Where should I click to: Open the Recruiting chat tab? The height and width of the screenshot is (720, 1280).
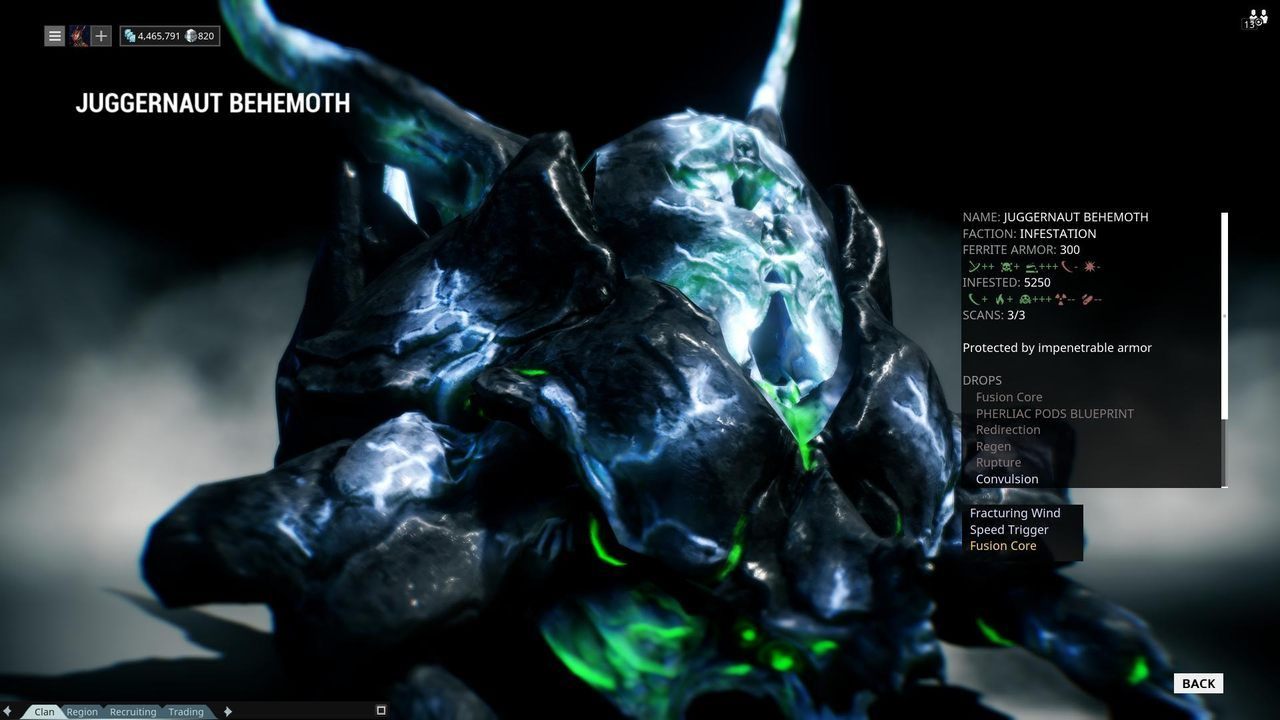click(x=132, y=711)
